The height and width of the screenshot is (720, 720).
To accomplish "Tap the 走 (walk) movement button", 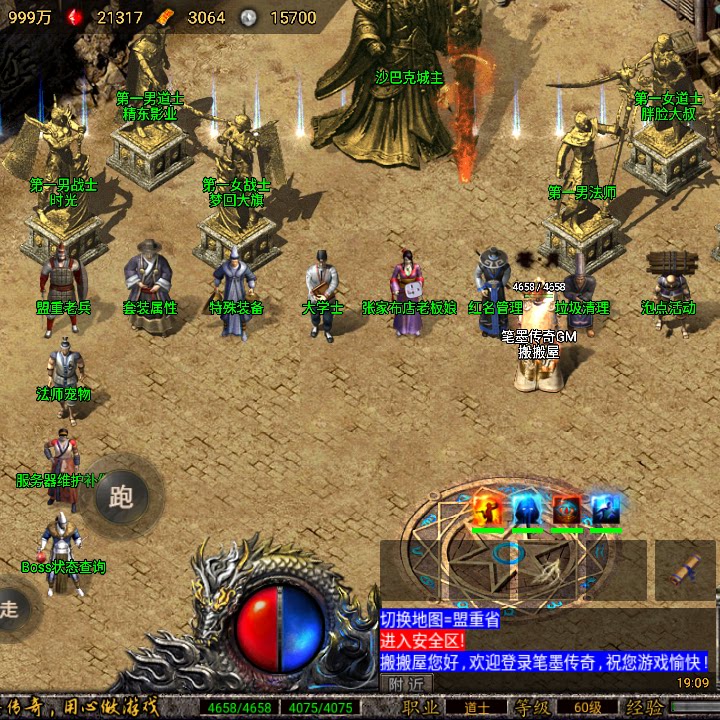I will point(10,608).
